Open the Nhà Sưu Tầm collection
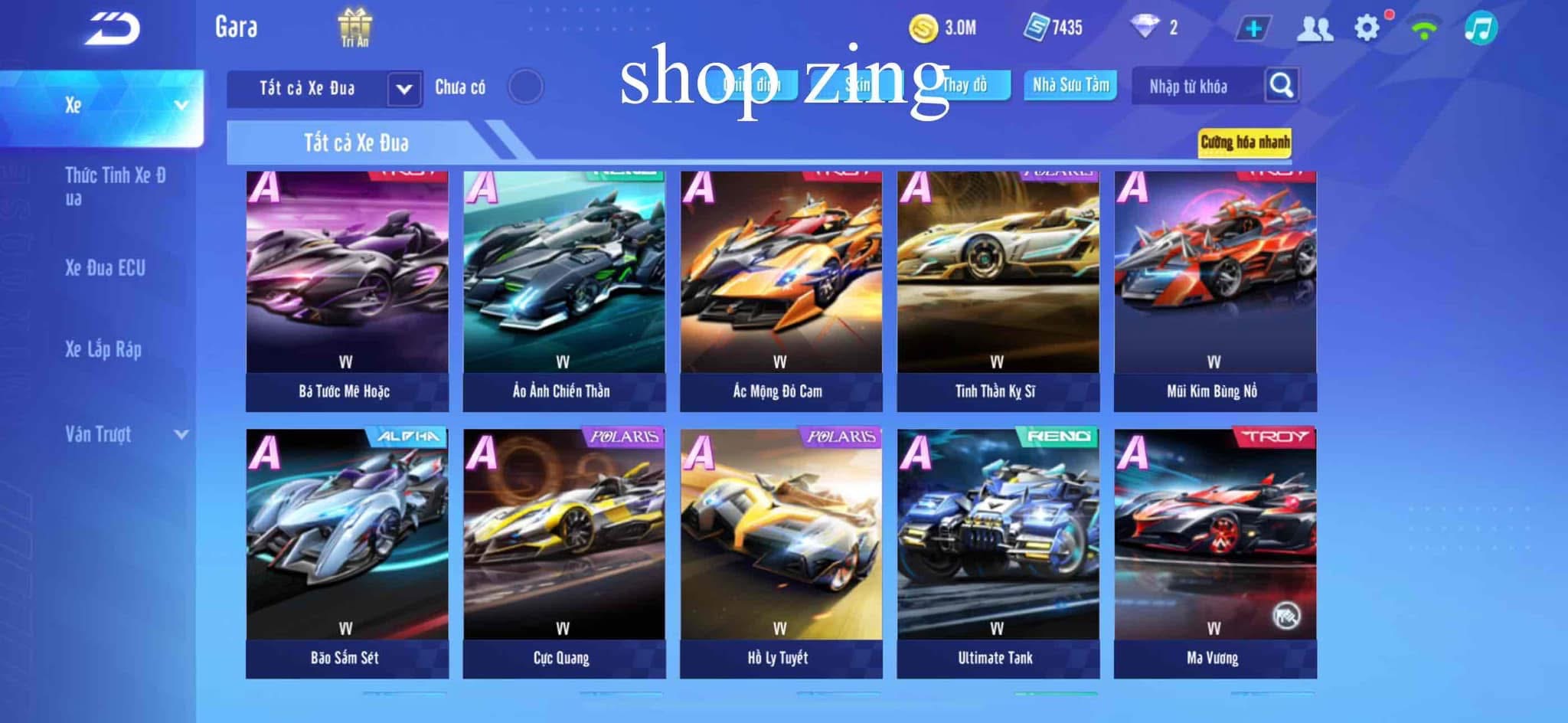Viewport: 1568px width, 723px height. pyautogui.click(x=1070, y=85)
